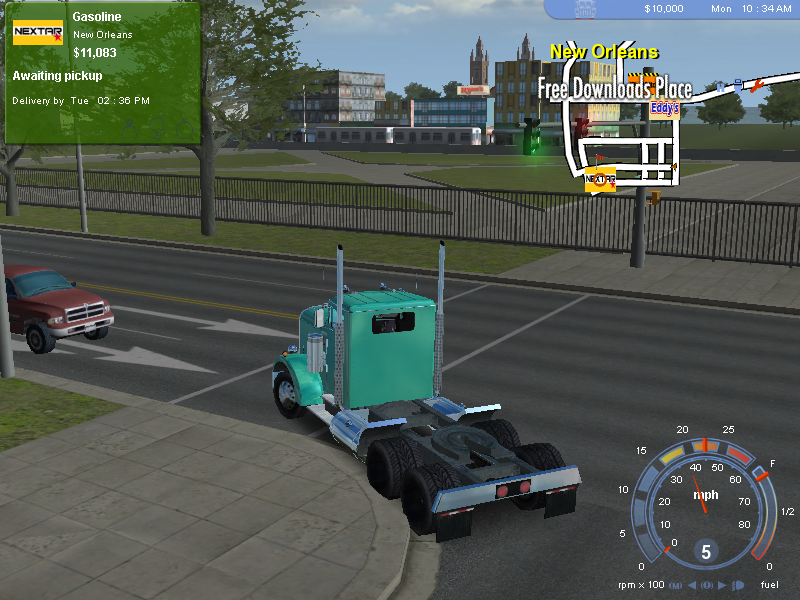Screen dimensions: 800x600
Task: Click the right turn signal arrow
Action: 722,585
